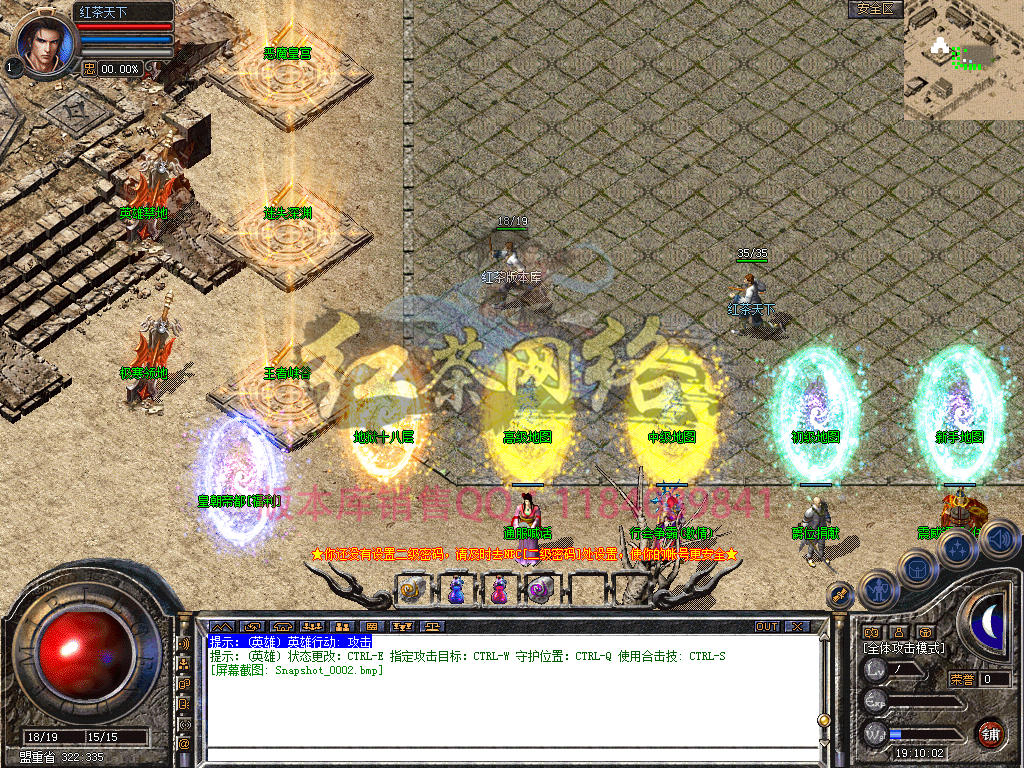Image resolution: width=1024 pixels, height=768 pixels.
Task: Toggle sound with the speaker button
Action: 998,540
